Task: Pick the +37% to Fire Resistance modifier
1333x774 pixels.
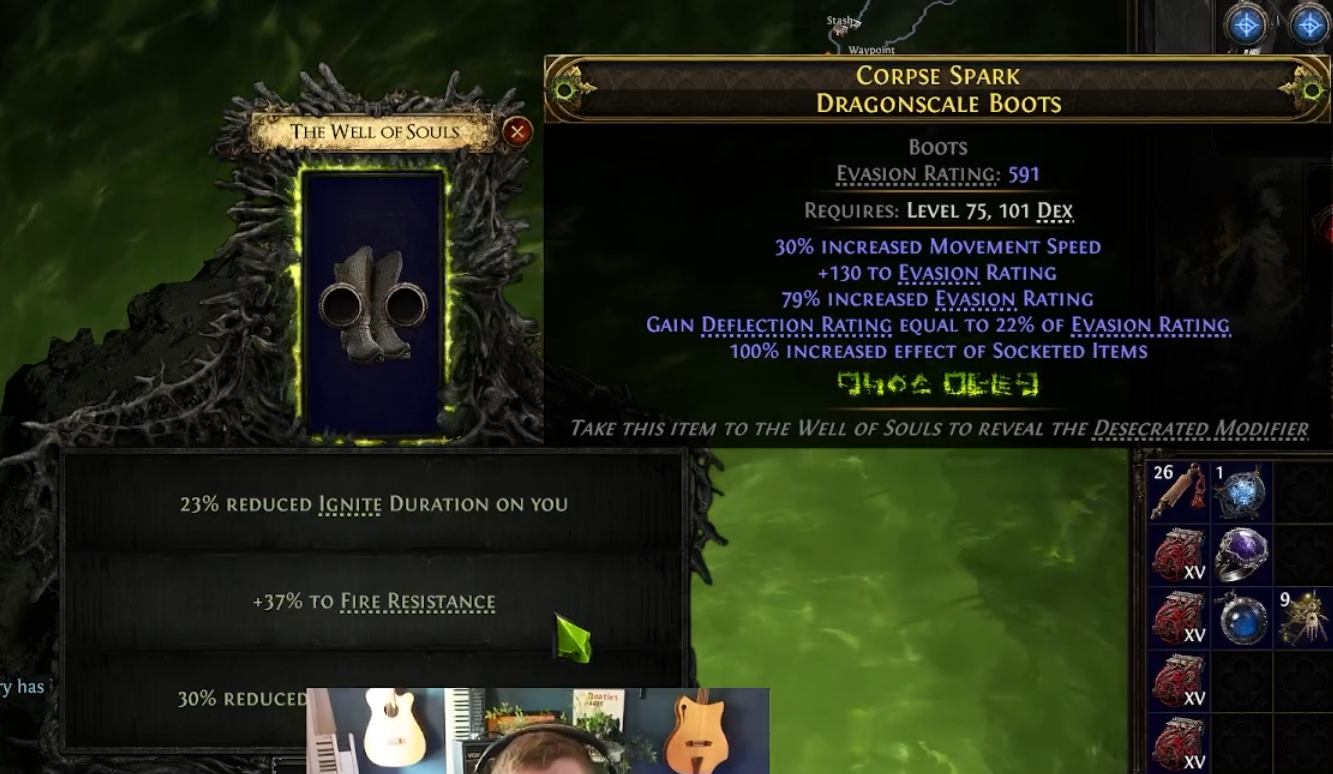Action: [x=373, y=601]
